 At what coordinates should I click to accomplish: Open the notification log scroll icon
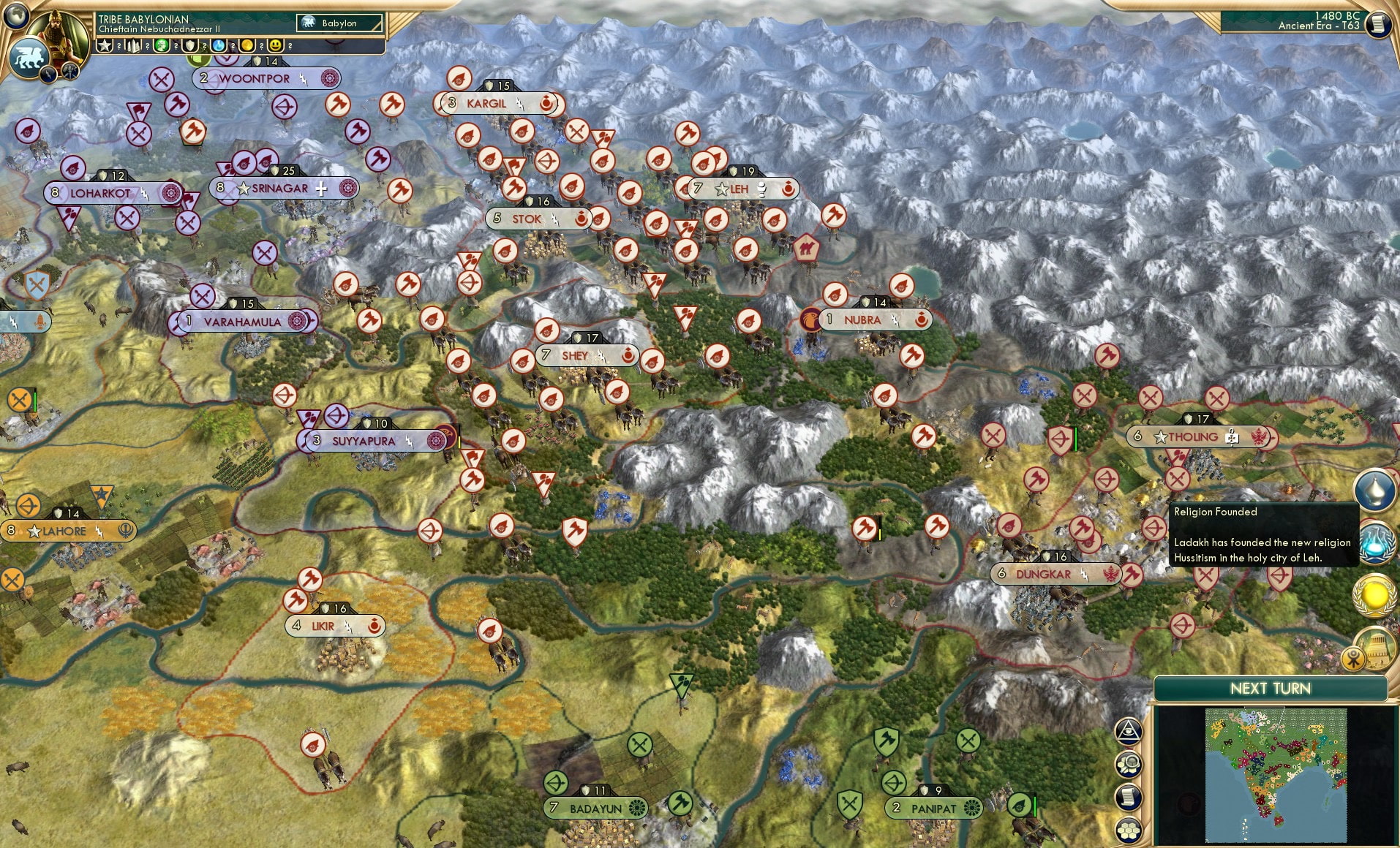click(x=1128, y=797)
